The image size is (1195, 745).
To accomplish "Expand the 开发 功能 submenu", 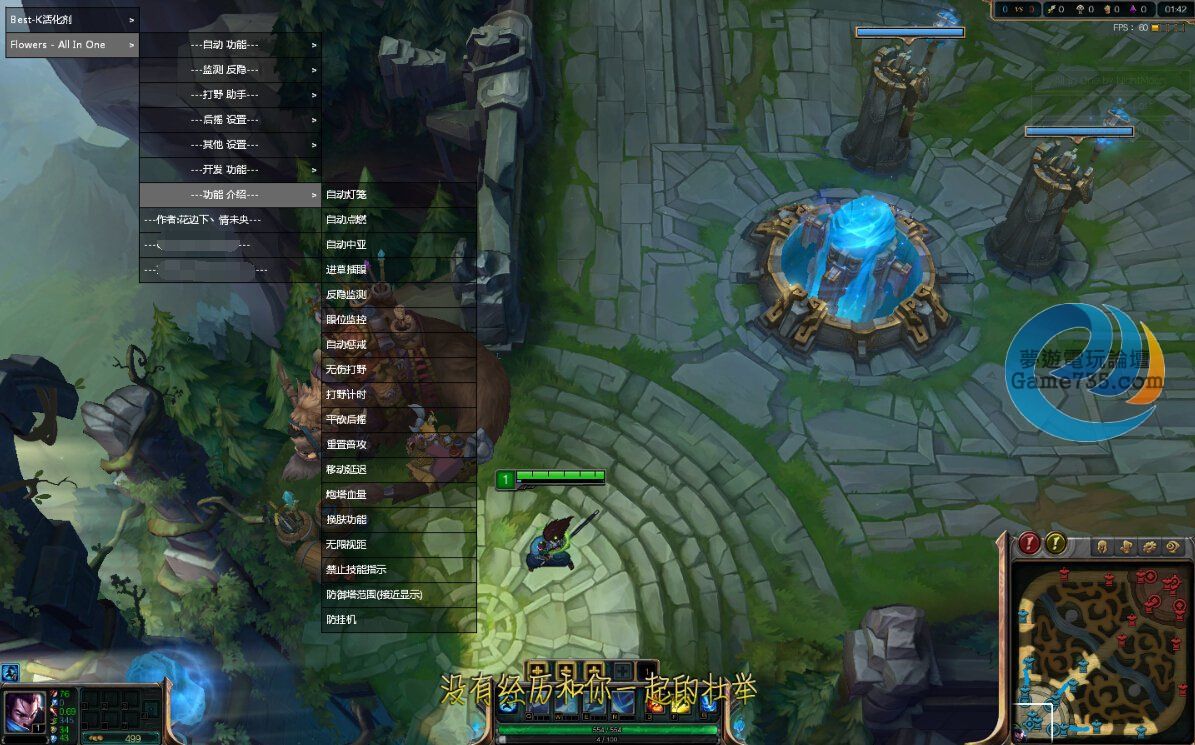I will pyautogui.click(x=230, y=170).
